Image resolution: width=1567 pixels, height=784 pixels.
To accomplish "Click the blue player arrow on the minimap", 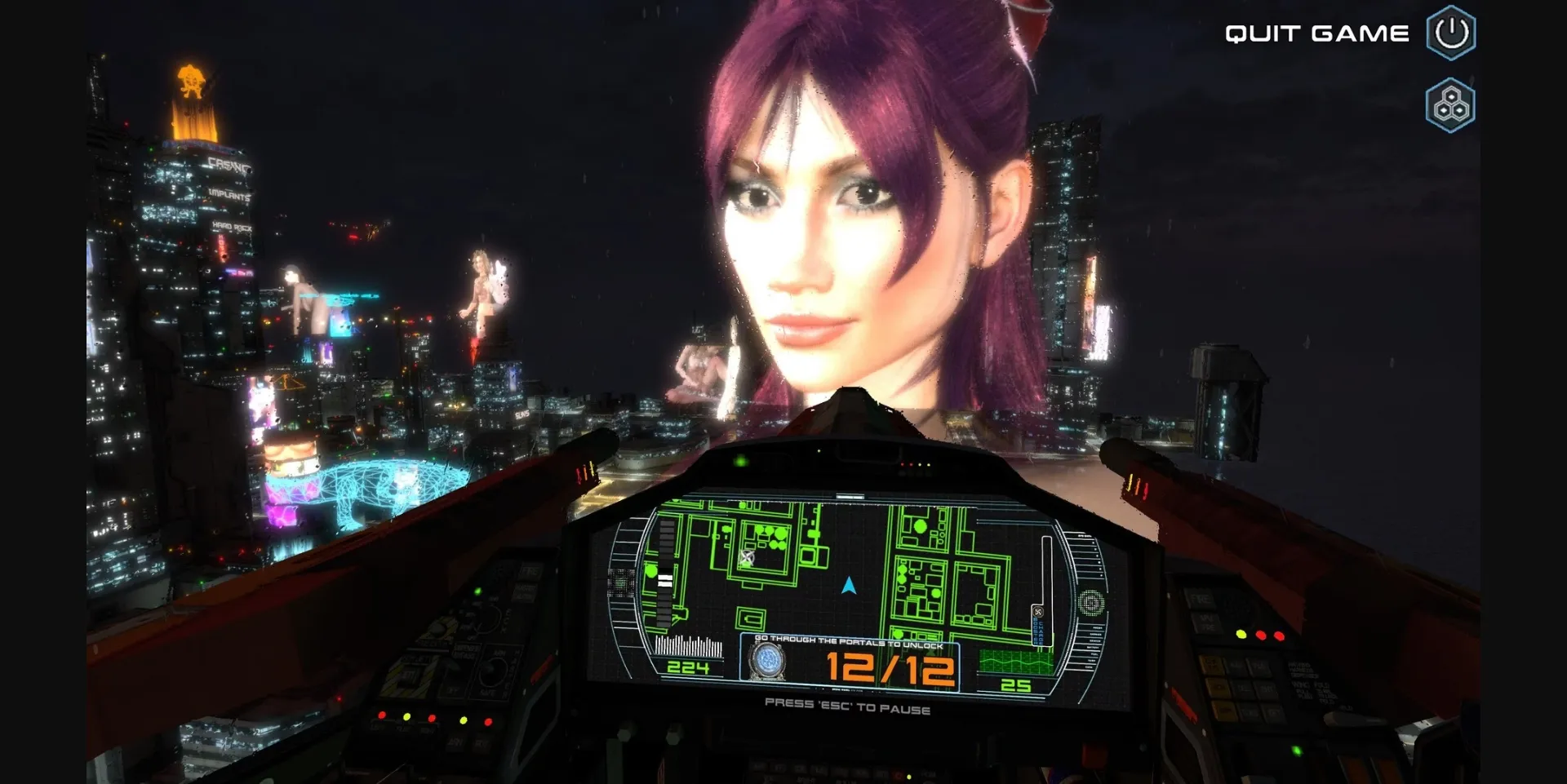I will [x=848, y=586].
